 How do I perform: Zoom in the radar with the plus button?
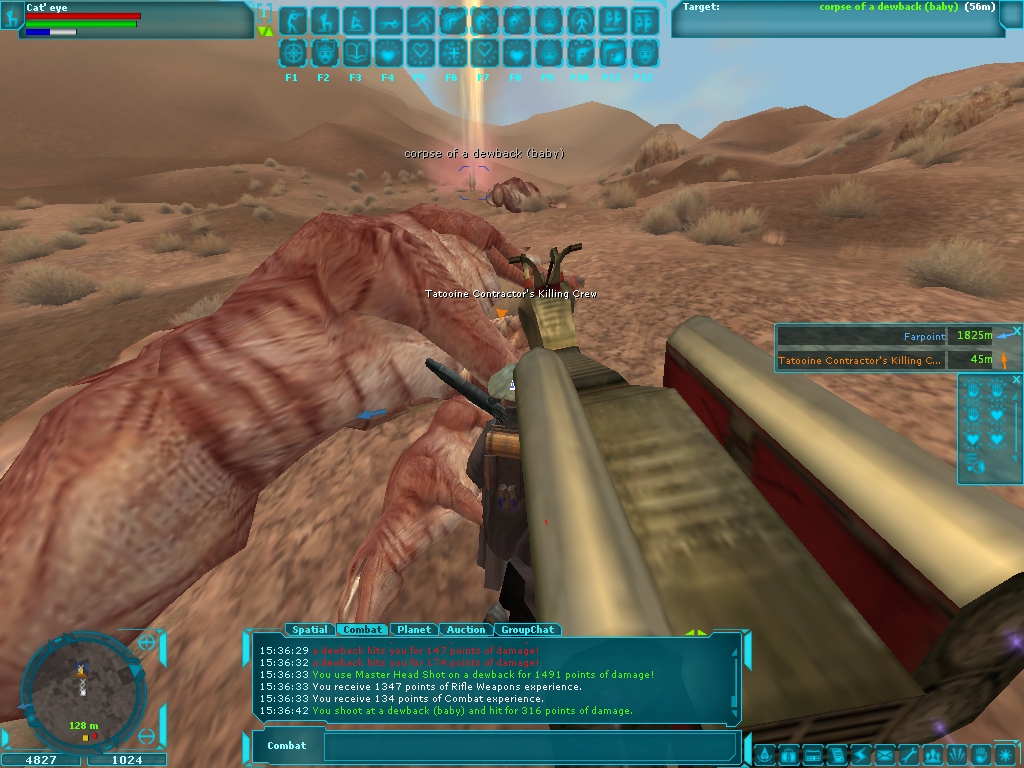[x=147, y=643]
